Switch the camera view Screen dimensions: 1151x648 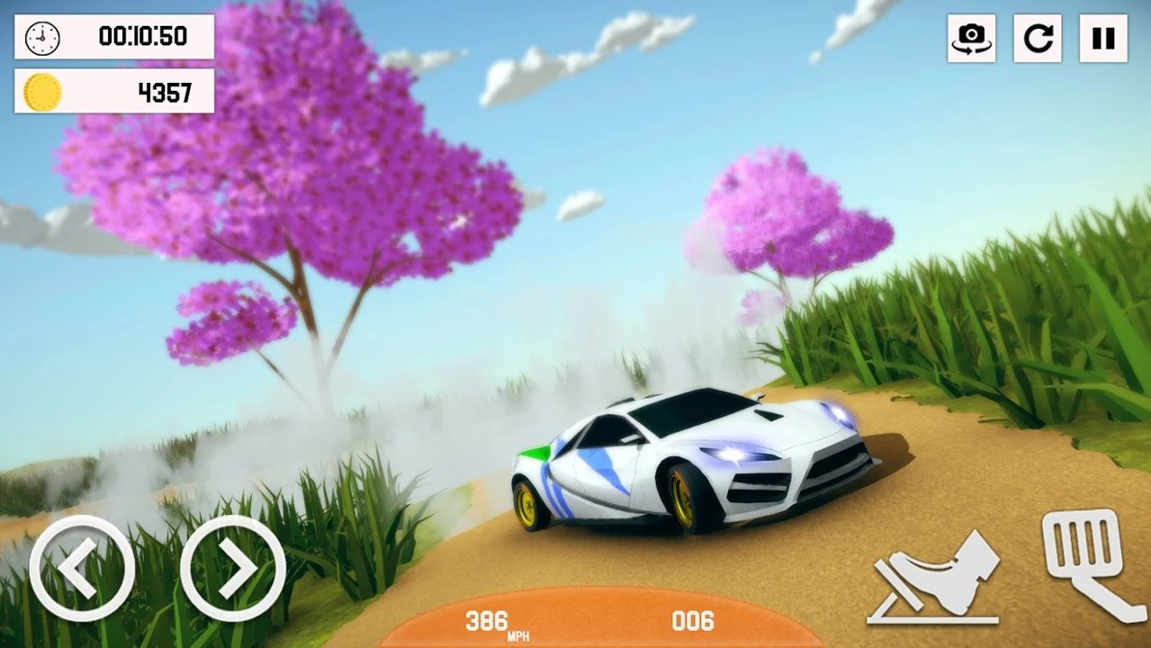click(971, 39)
